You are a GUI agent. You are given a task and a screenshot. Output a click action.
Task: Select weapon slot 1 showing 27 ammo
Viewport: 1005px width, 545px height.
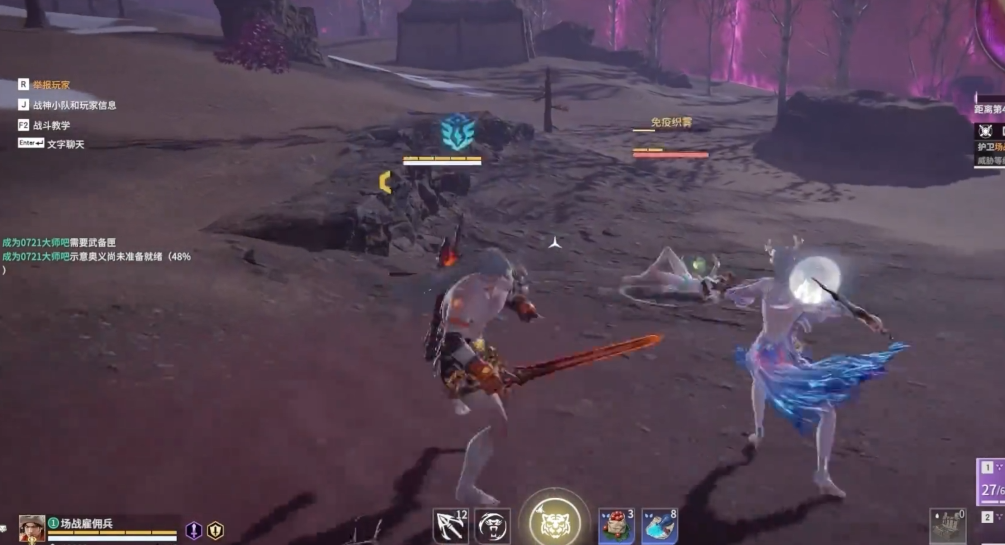[x=991, y=482]
